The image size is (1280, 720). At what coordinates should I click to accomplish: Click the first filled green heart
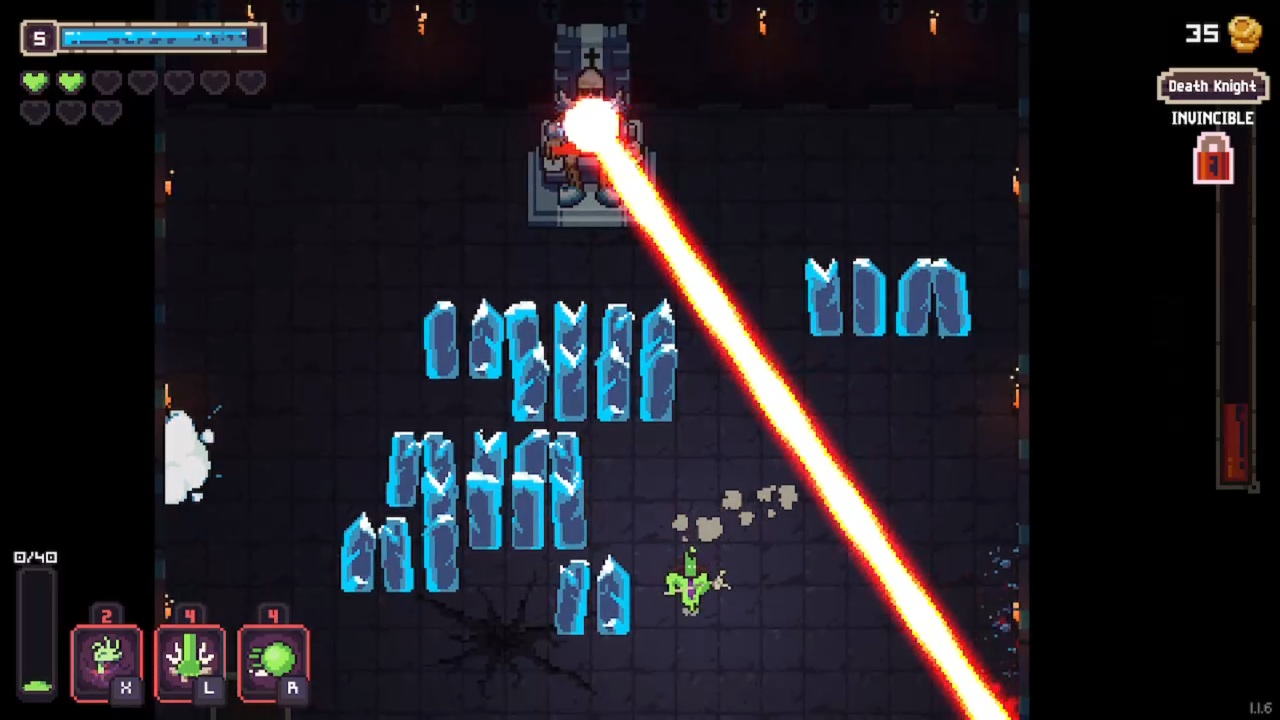(34, 82)
